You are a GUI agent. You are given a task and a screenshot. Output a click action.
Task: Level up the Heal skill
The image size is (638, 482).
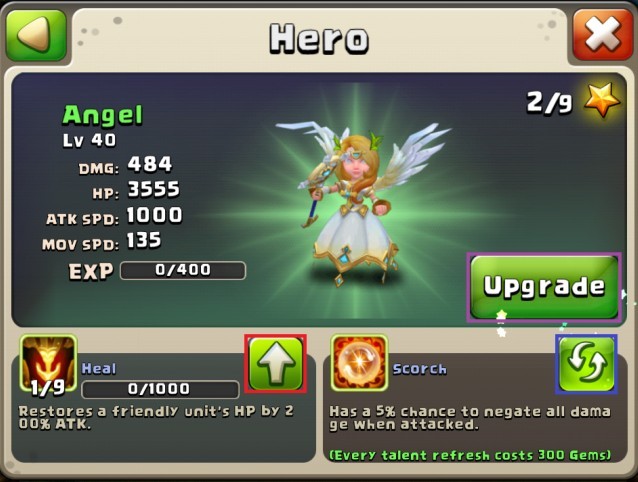click(x=275, y=364)
